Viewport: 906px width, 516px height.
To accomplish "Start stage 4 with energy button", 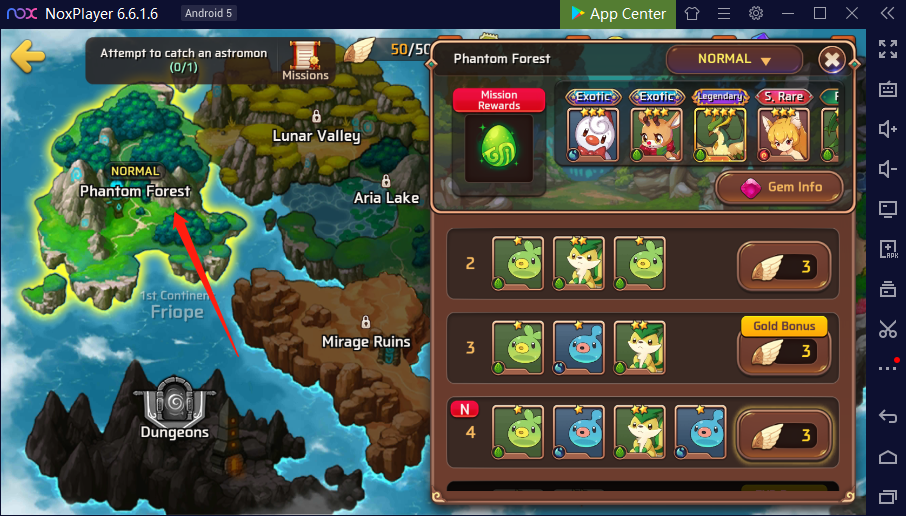I will pyautogui.click(x=784, y=435).
